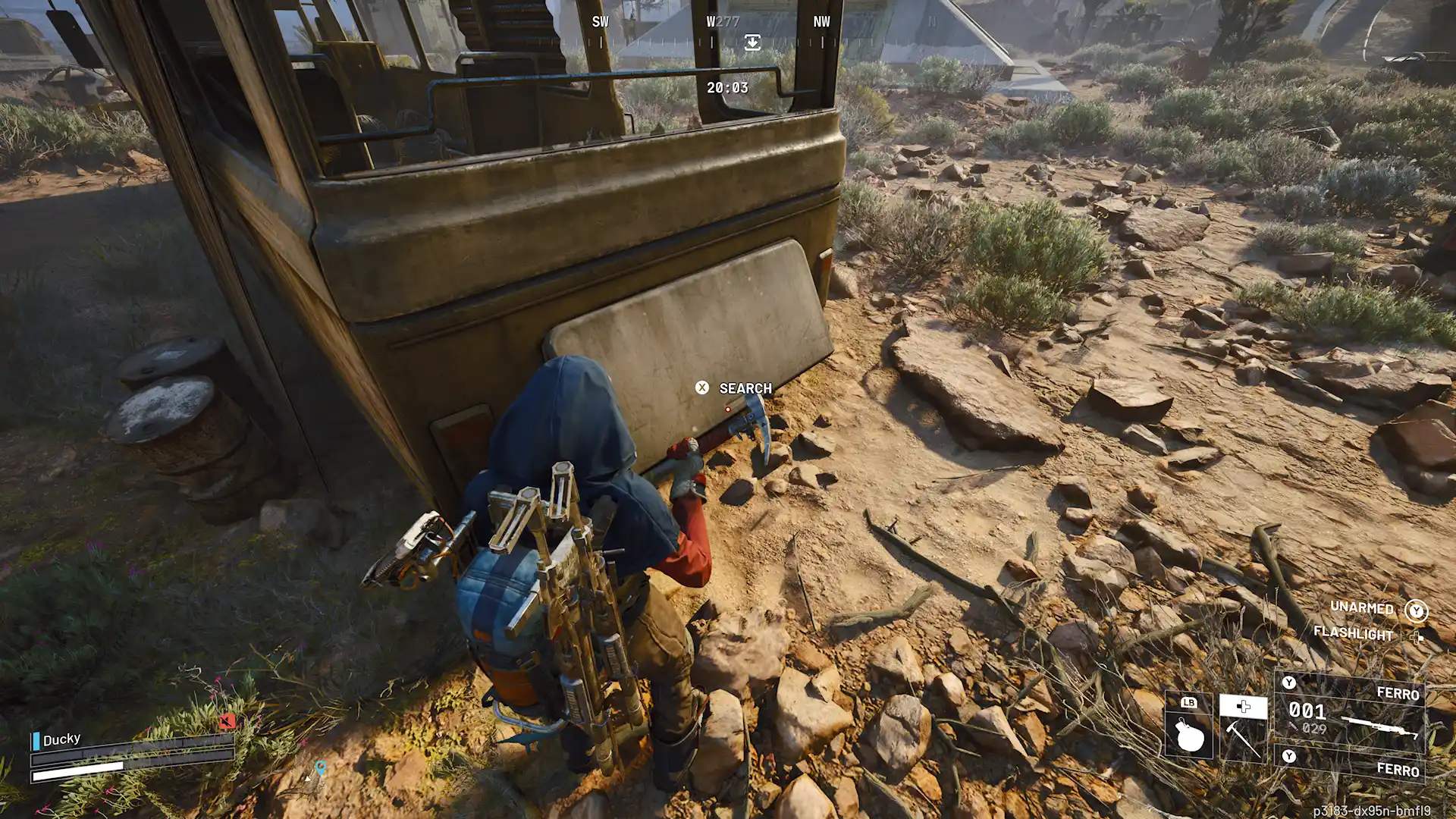This screenshot has height=819, width=1456.
Task: Choose the pickaxe tool slot
Action: pyautogui.click(x=1243, y=728)
